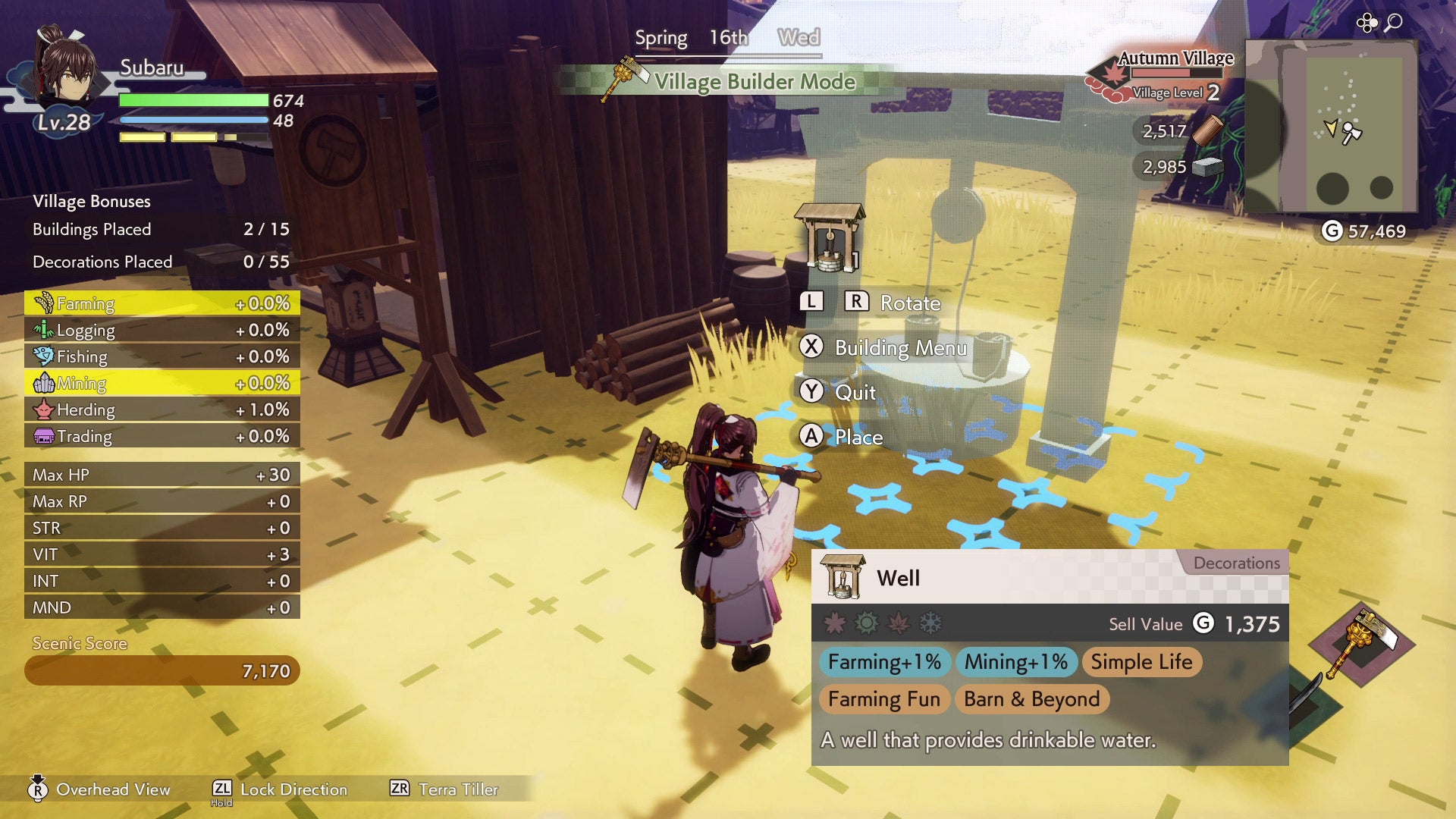Screen dimensions: 1456x819
Task: Enable the spring leaf icon on the Well card
Action: (x=835, y=623)
